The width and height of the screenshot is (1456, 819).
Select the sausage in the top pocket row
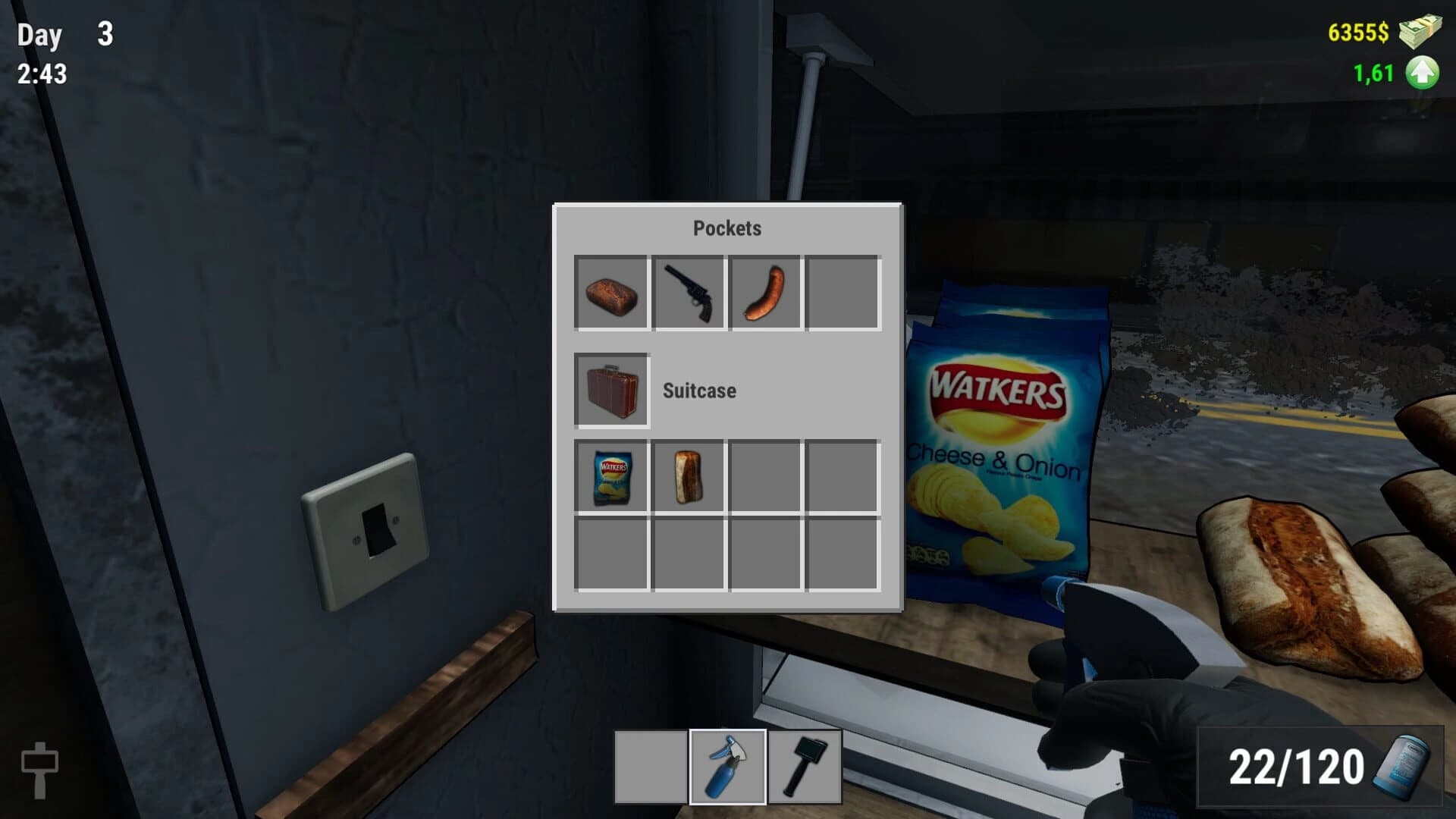[x=765, y=296]
